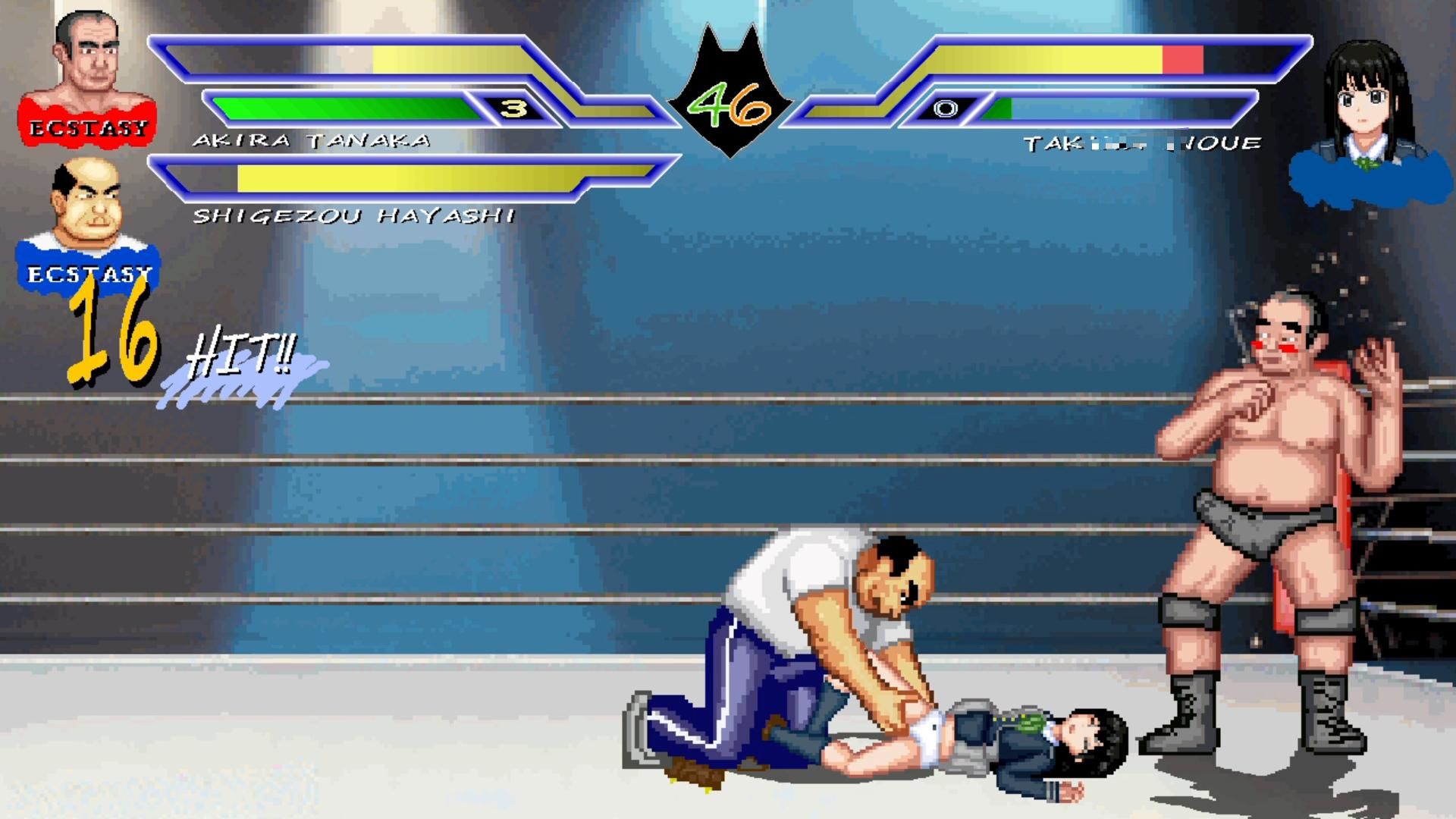Select the name label AKIRA TANAKA
This screenshot has width=1456, height=819.
tap(311, 139)
